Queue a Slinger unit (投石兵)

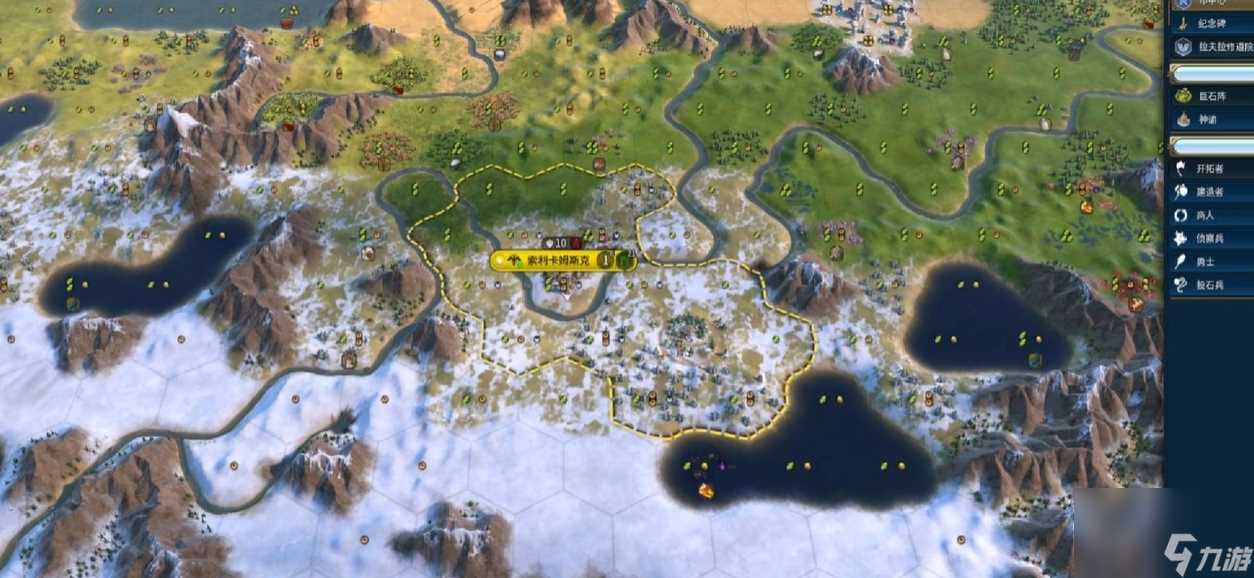point(1210,285)
